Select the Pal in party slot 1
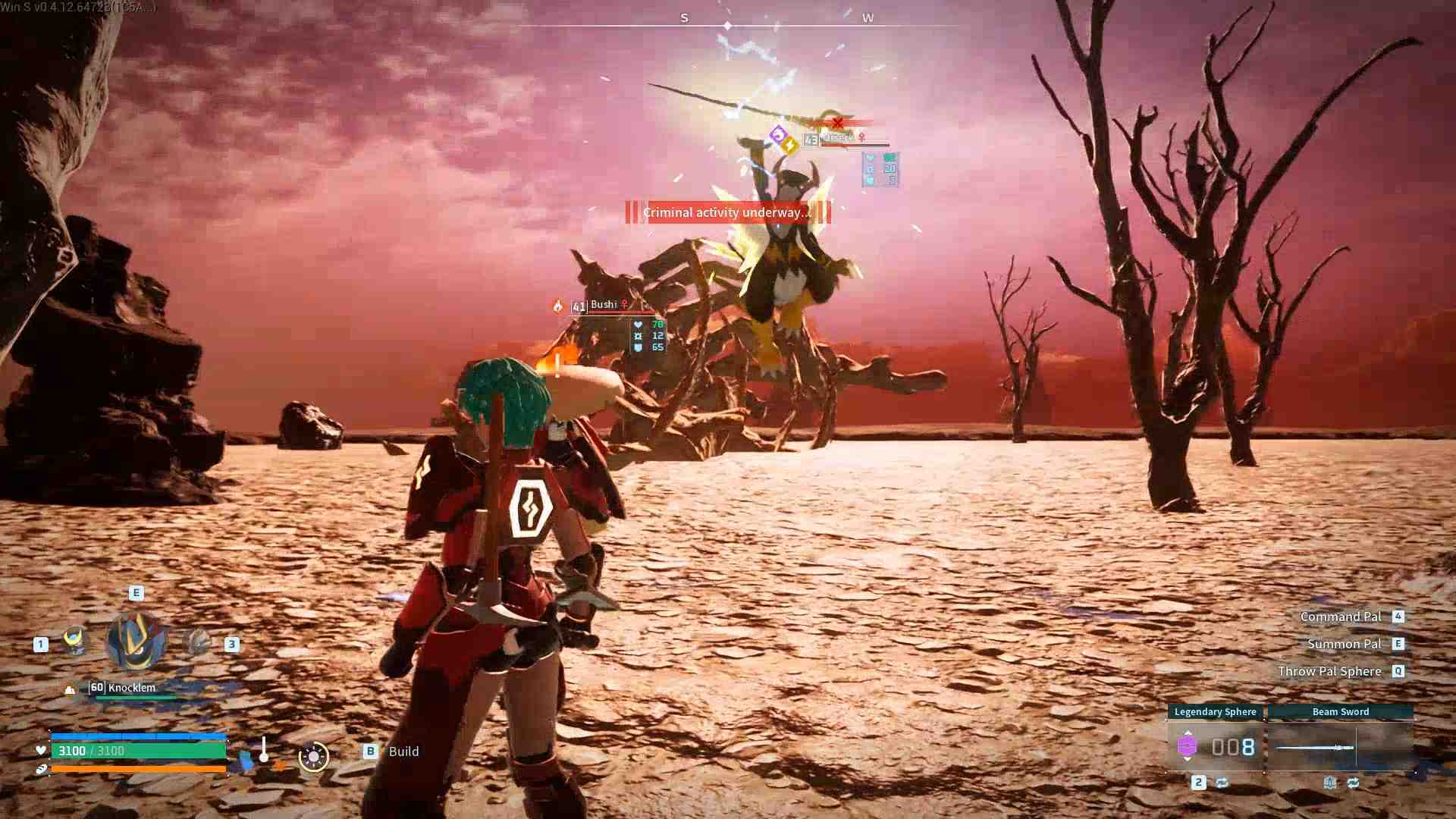 click(74, 642)
